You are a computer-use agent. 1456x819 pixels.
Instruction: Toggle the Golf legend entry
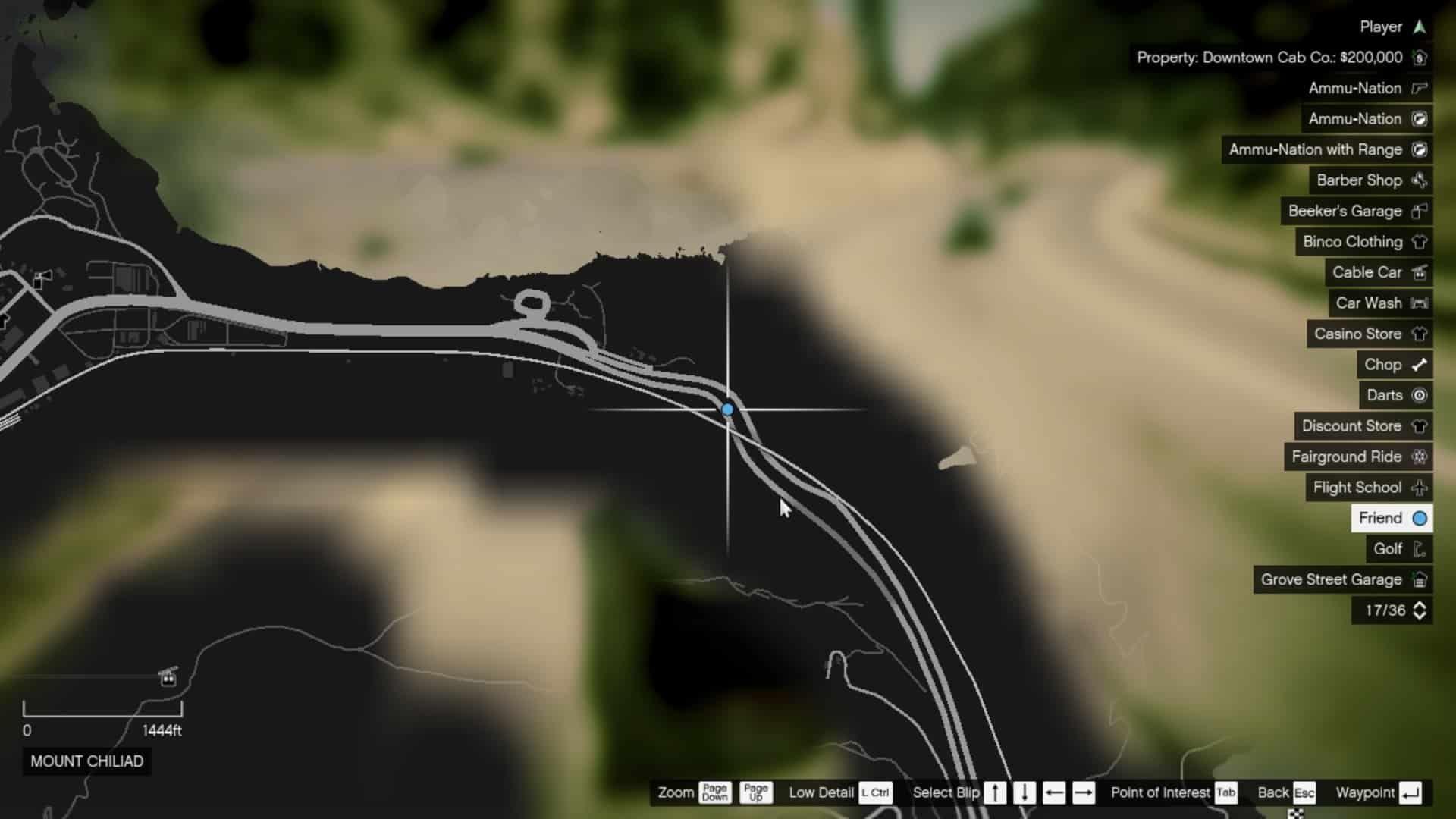tap(1395, 548)
